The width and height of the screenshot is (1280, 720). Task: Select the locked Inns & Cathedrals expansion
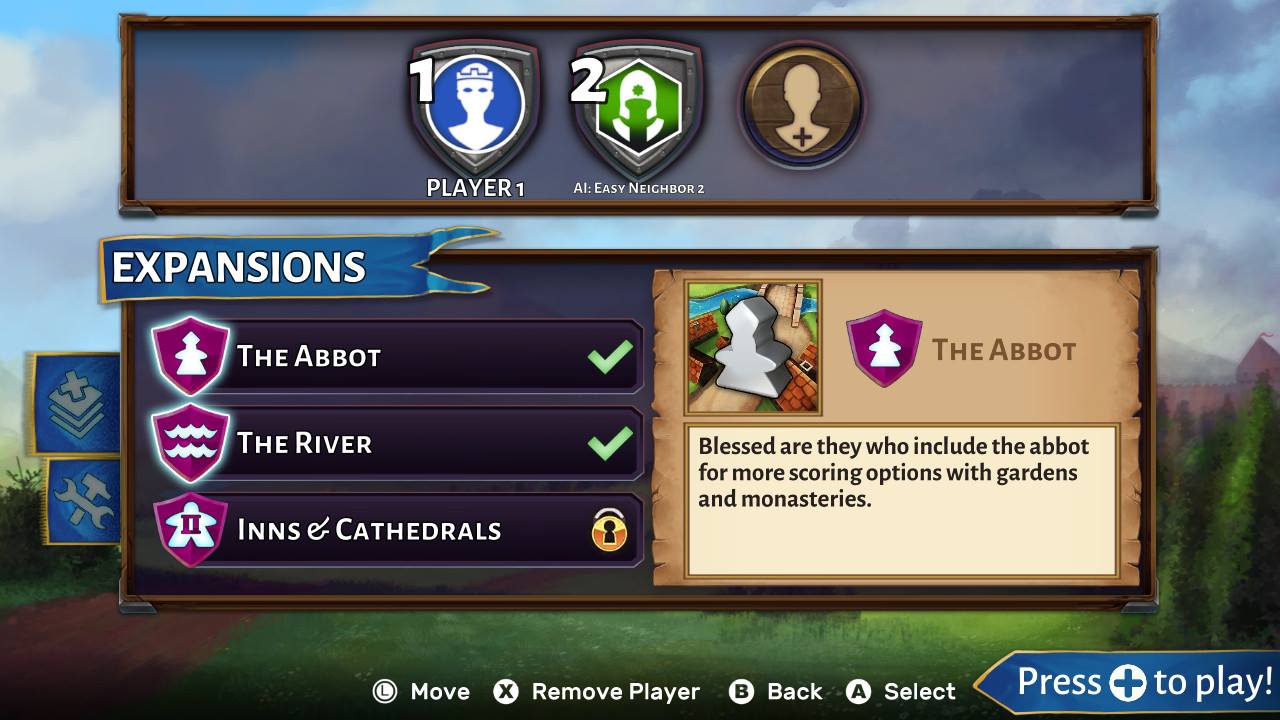pos(397,530)
